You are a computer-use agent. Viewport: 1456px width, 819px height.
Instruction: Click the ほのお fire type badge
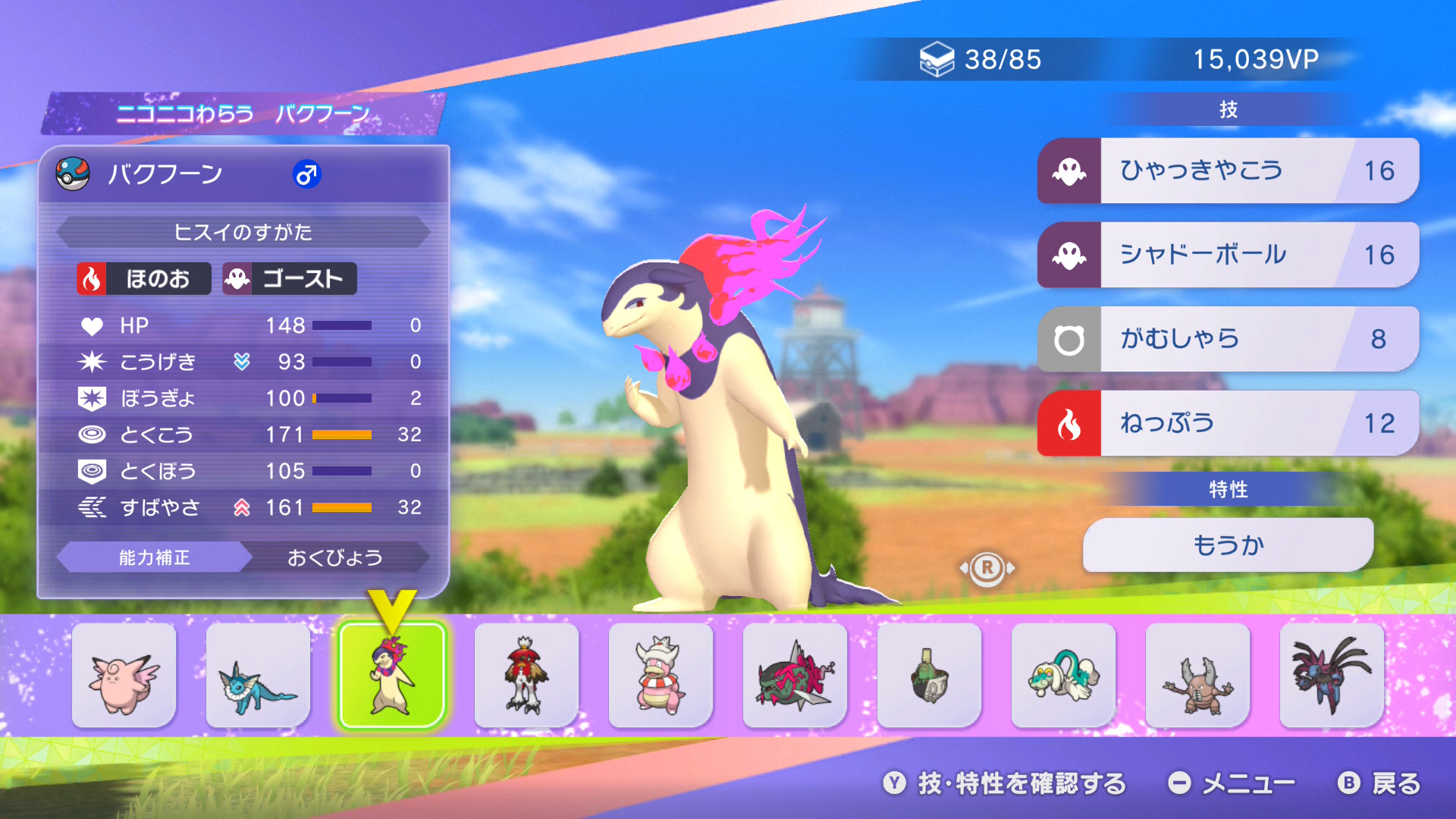(x=143, y=279)
